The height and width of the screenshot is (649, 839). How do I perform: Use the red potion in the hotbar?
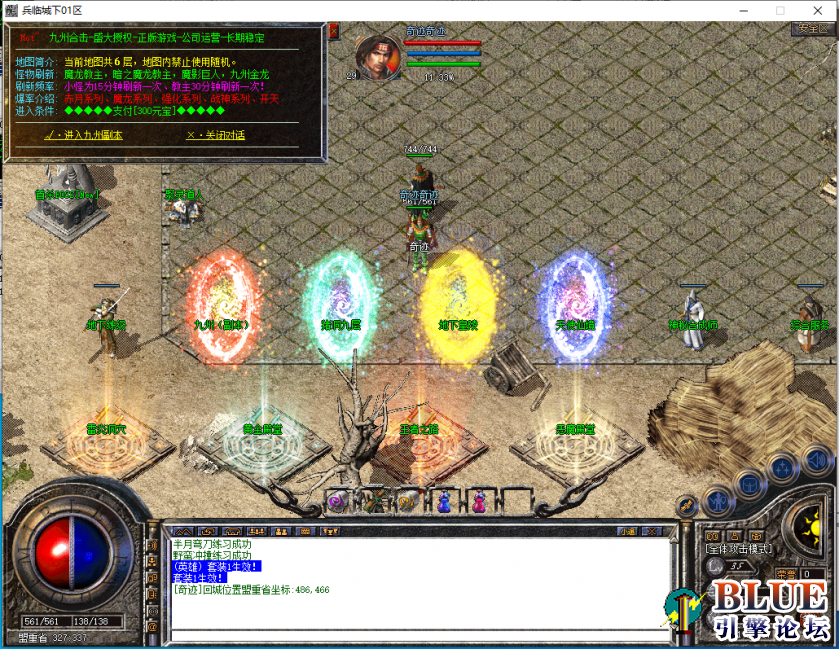pyautogui.click(x=480, y=498)
